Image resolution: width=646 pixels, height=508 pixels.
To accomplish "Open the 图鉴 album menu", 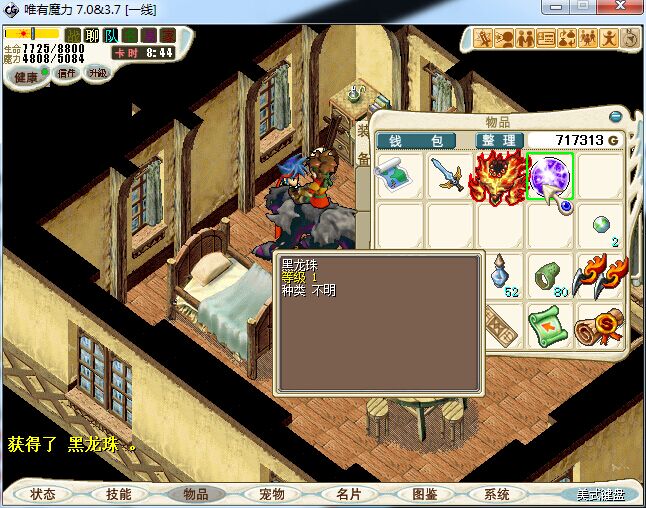I will (424, 494).
